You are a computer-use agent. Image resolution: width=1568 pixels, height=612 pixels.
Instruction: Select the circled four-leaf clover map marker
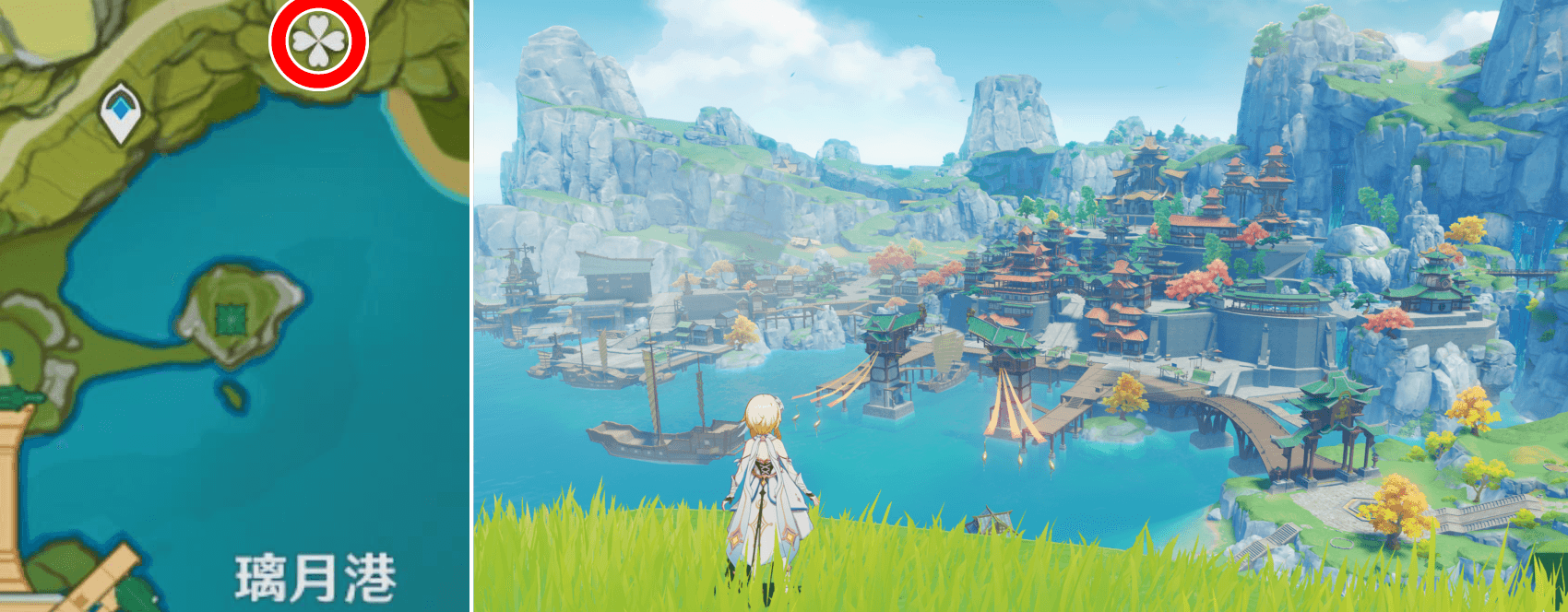point(318,42)
